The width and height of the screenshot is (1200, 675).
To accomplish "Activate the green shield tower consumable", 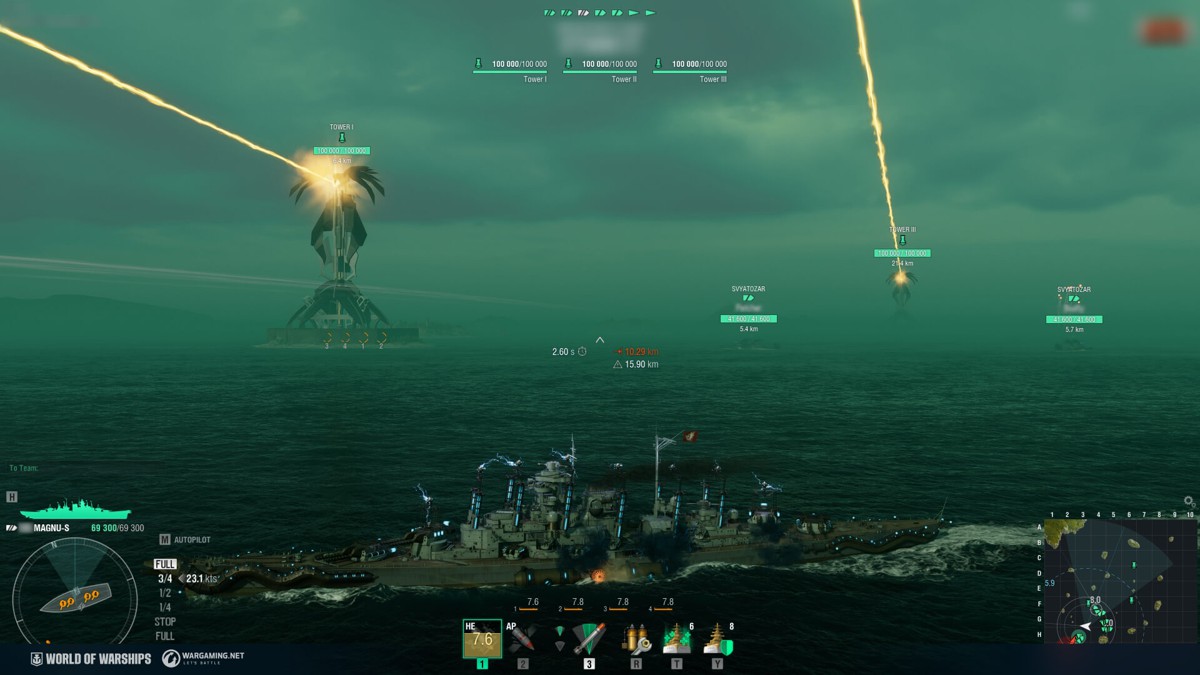I will (x=717, y=638).
